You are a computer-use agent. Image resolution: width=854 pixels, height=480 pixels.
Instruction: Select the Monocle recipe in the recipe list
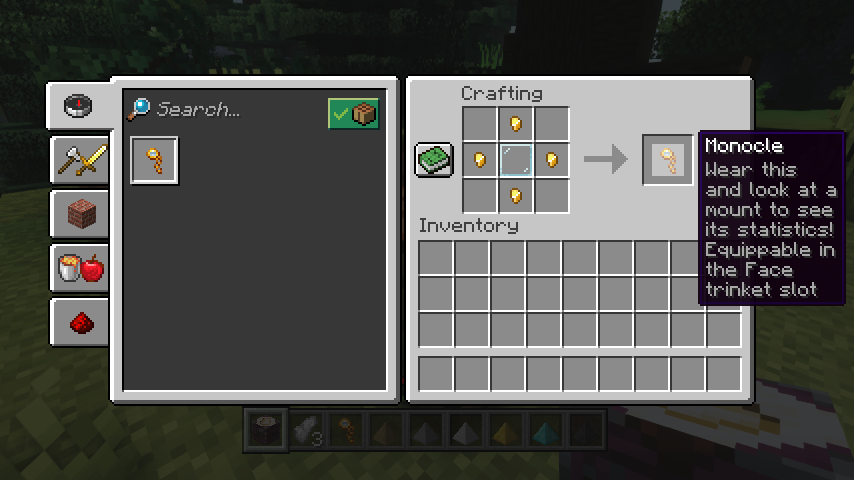pos(155,161)
